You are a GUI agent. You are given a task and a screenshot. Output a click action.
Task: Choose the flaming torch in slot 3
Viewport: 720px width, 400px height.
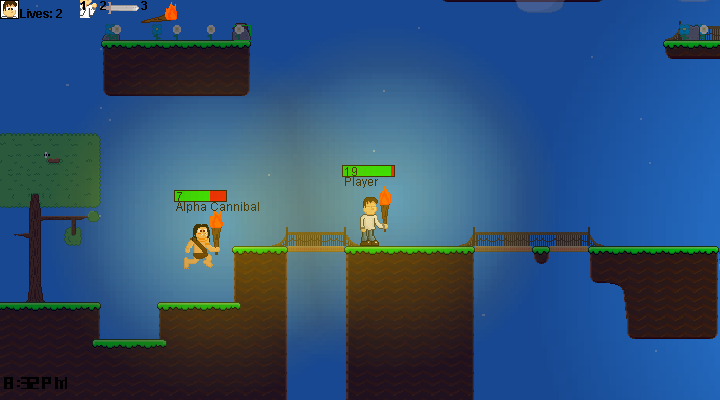[161, 14]
